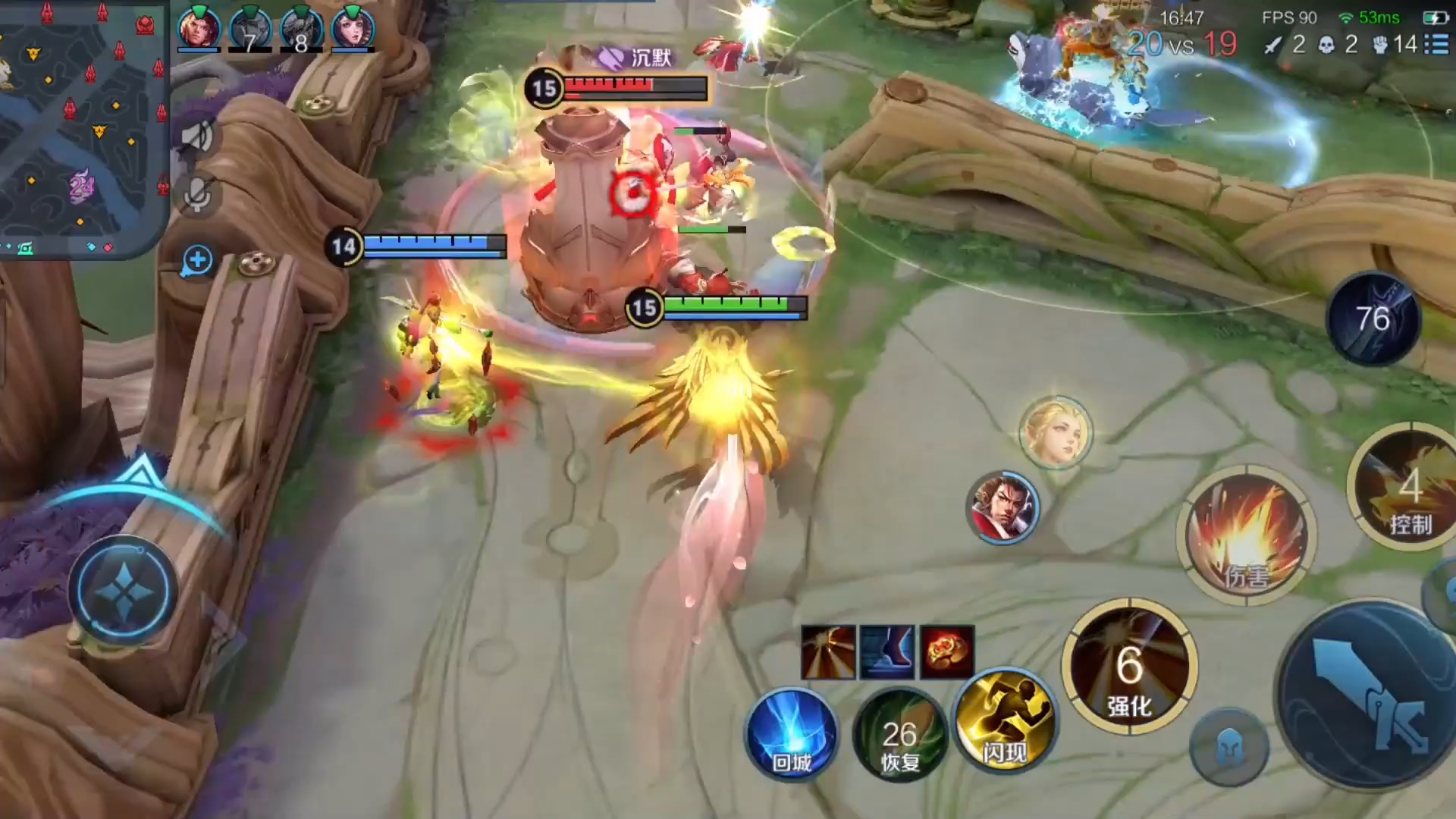Tap the 回城 recall button
This screenshot has width=1456, height=819.
click(791, 734)
